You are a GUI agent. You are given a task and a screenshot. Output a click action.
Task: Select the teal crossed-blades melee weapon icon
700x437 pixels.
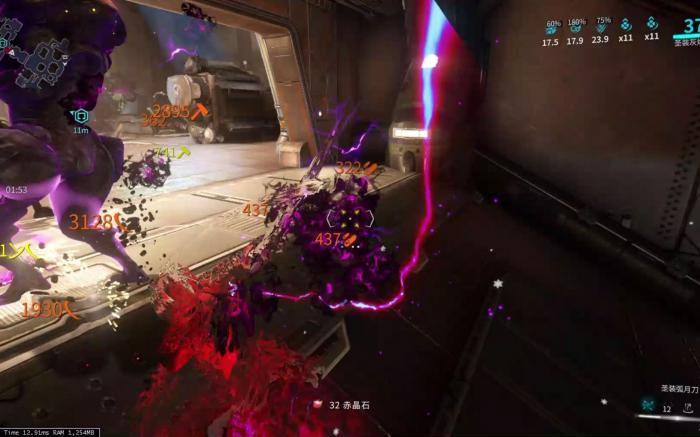coord(648,406)
